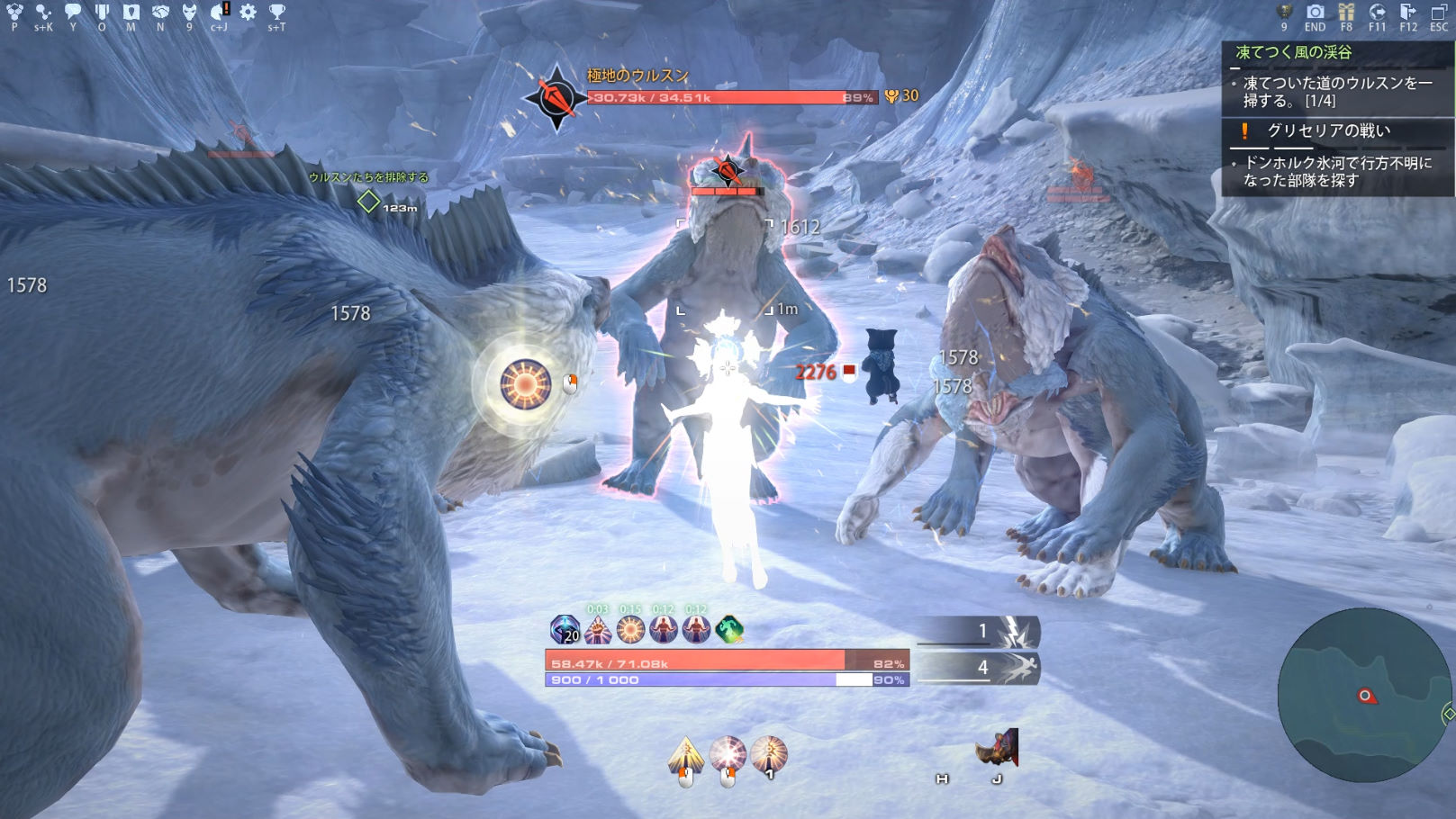The width and height of the screenshot is (1456, 819).
Task: Click the globe with arrow icon
Action: coord(1377,12)
